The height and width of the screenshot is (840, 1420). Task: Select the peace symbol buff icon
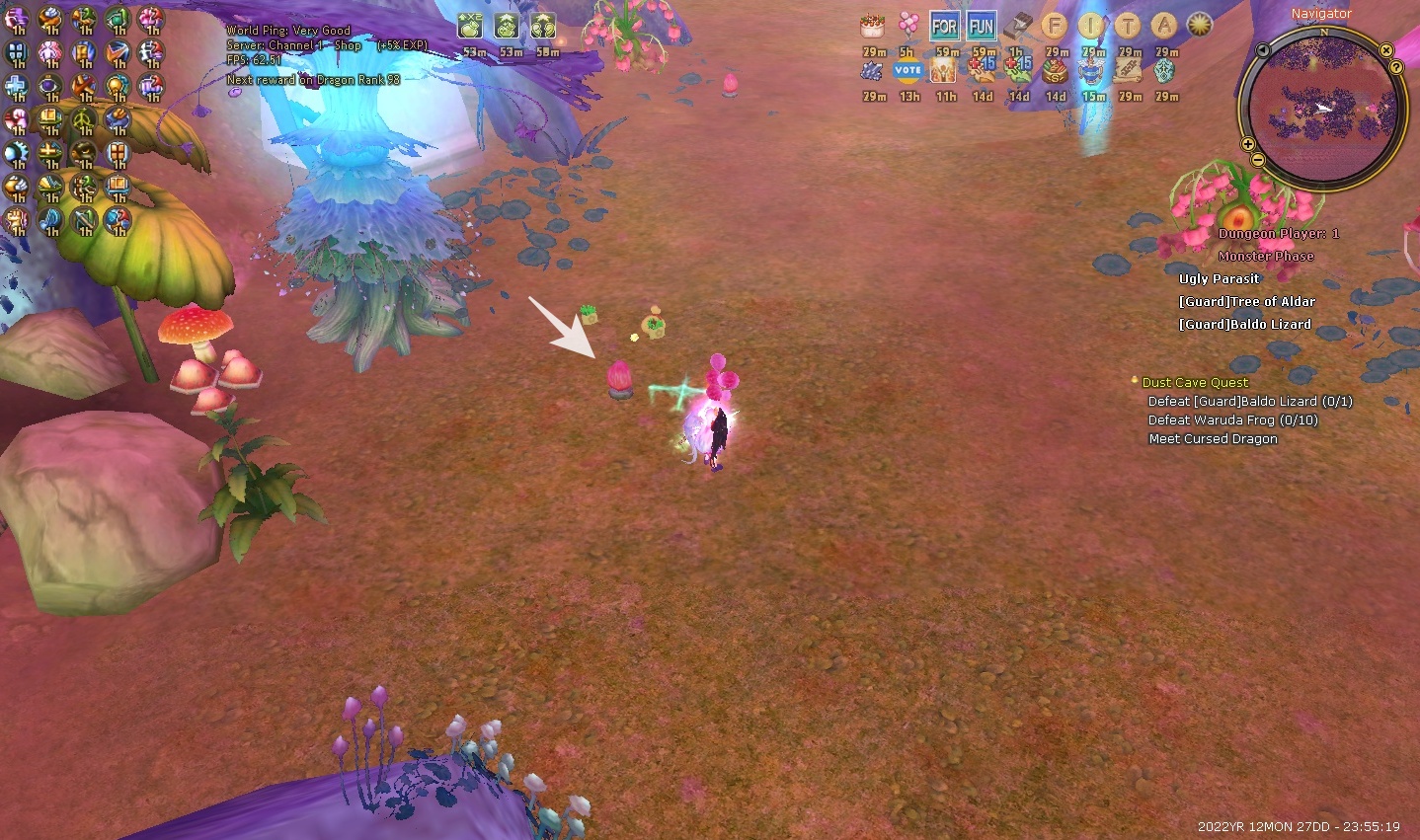(84, 120)
